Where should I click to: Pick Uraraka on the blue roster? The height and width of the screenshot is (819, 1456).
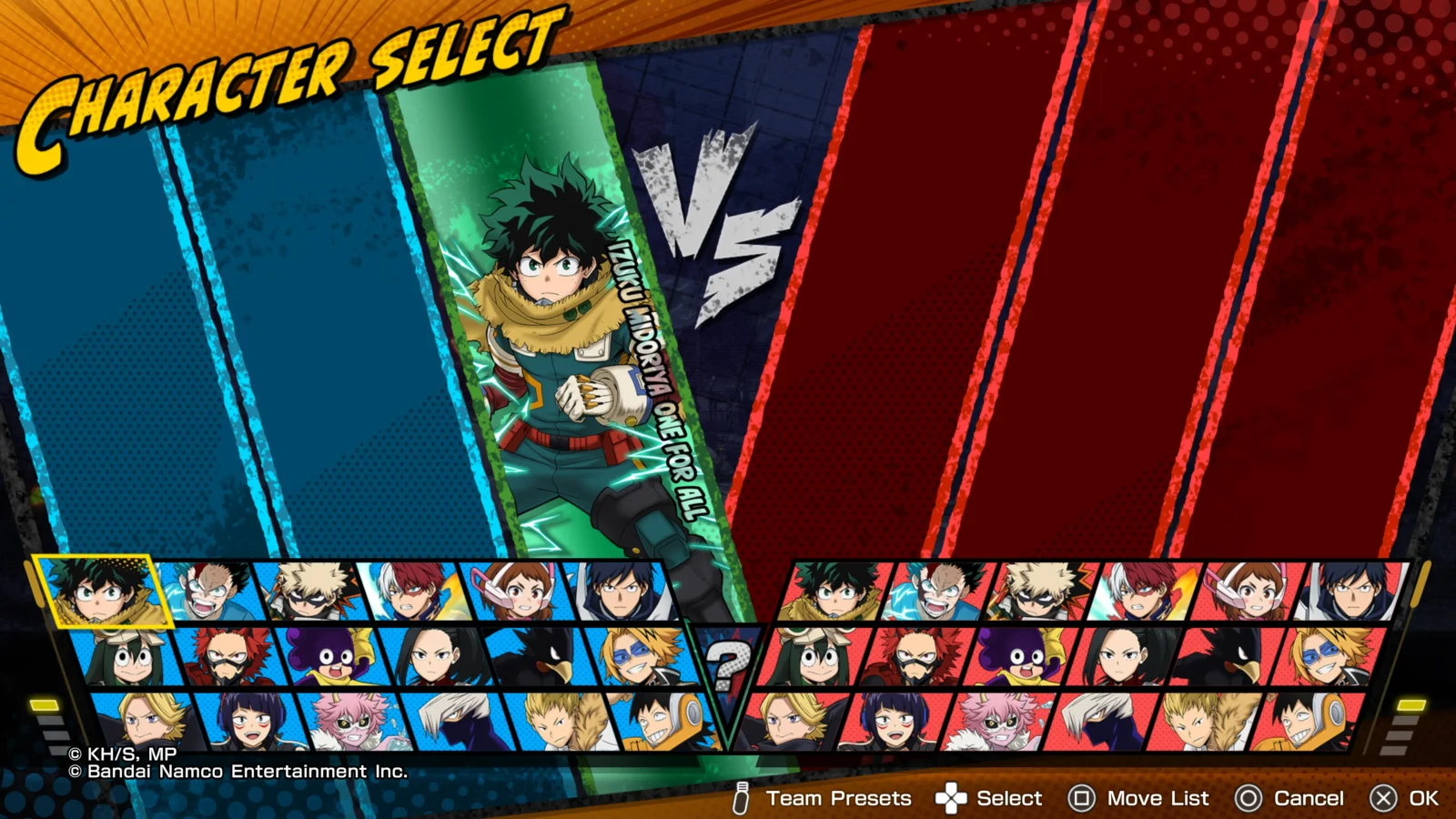click(x=515, y=592)
